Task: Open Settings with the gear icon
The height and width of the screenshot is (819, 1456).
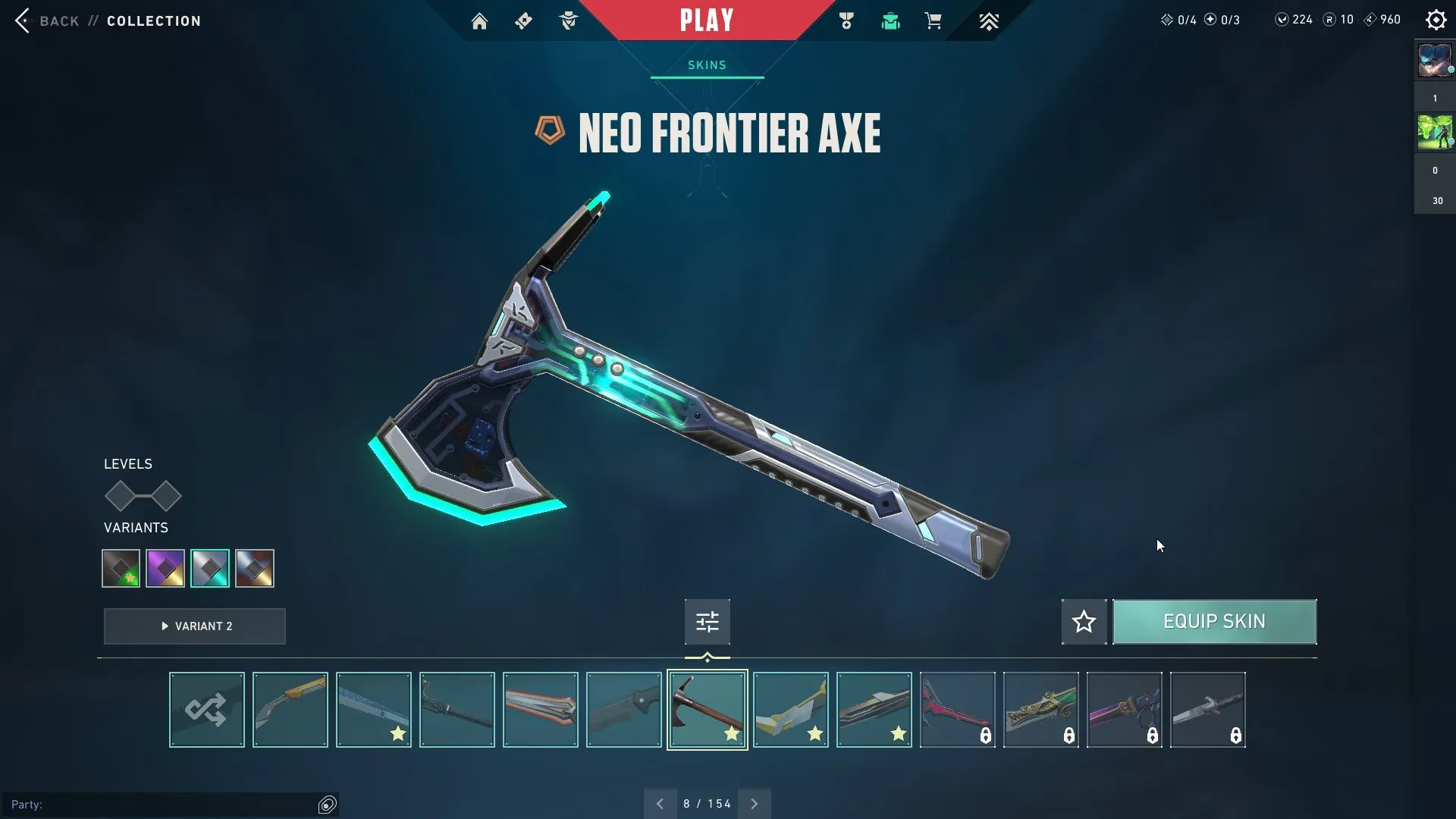Action: (1436, 20)
